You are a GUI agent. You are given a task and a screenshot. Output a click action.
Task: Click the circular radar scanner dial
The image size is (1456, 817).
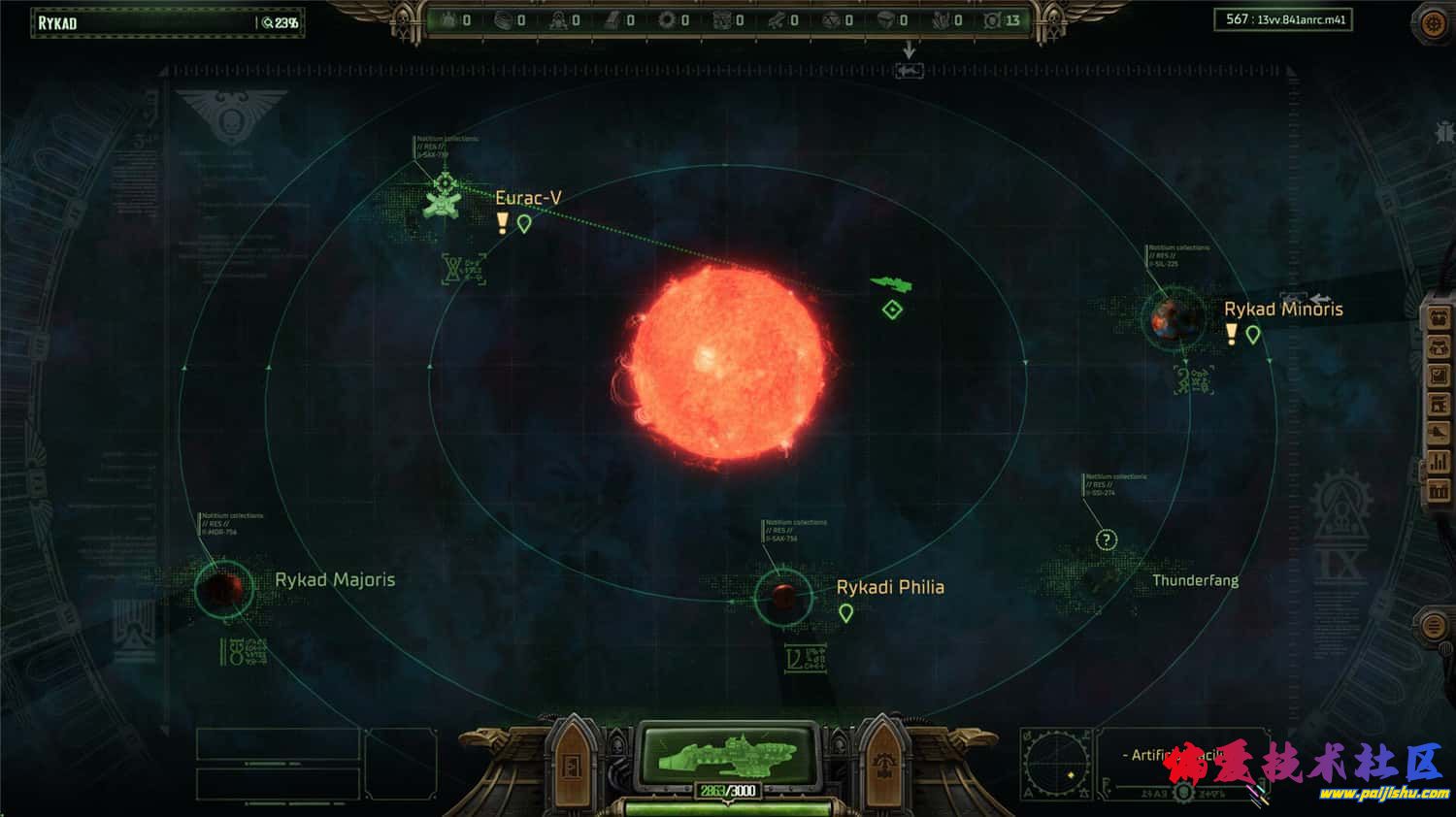1057,763
